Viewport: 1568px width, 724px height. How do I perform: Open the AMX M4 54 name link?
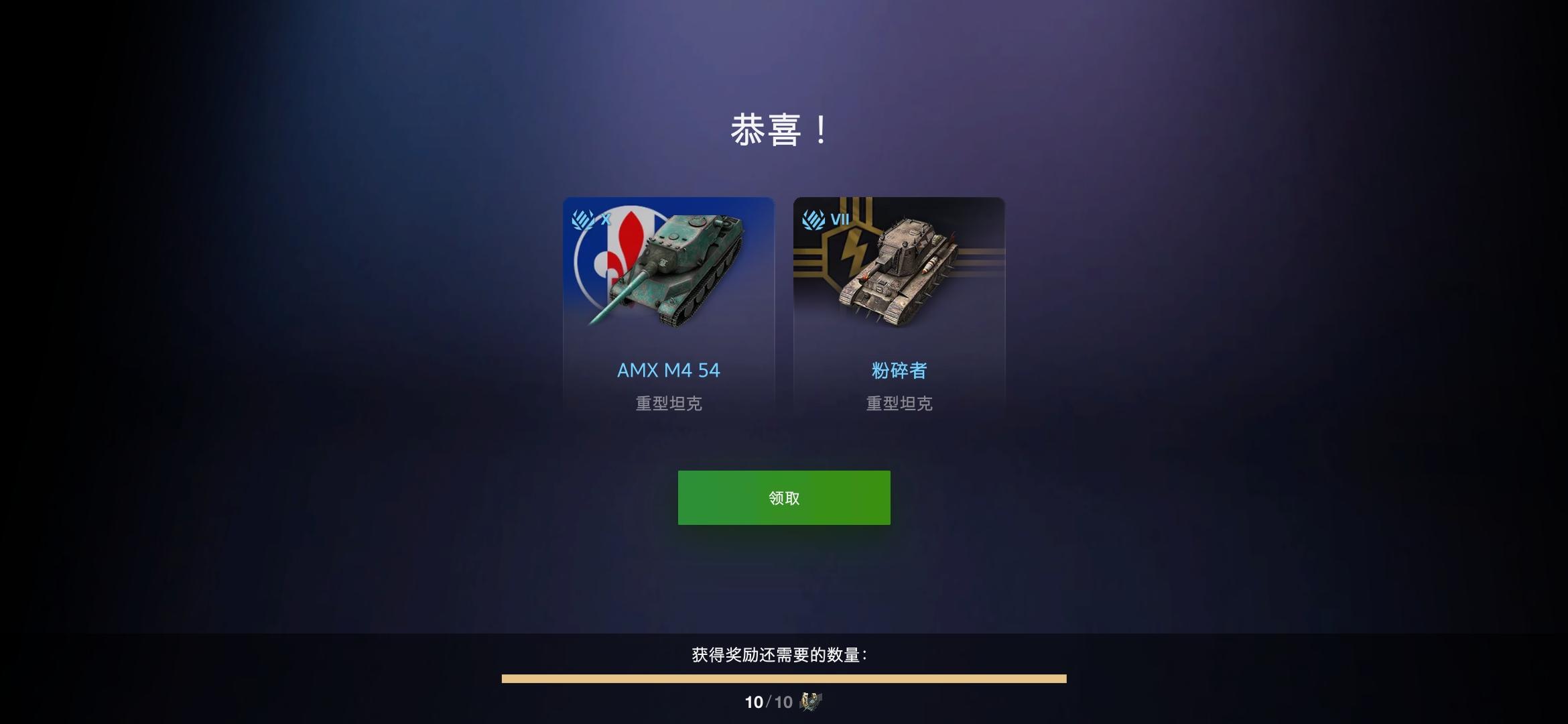668,369
